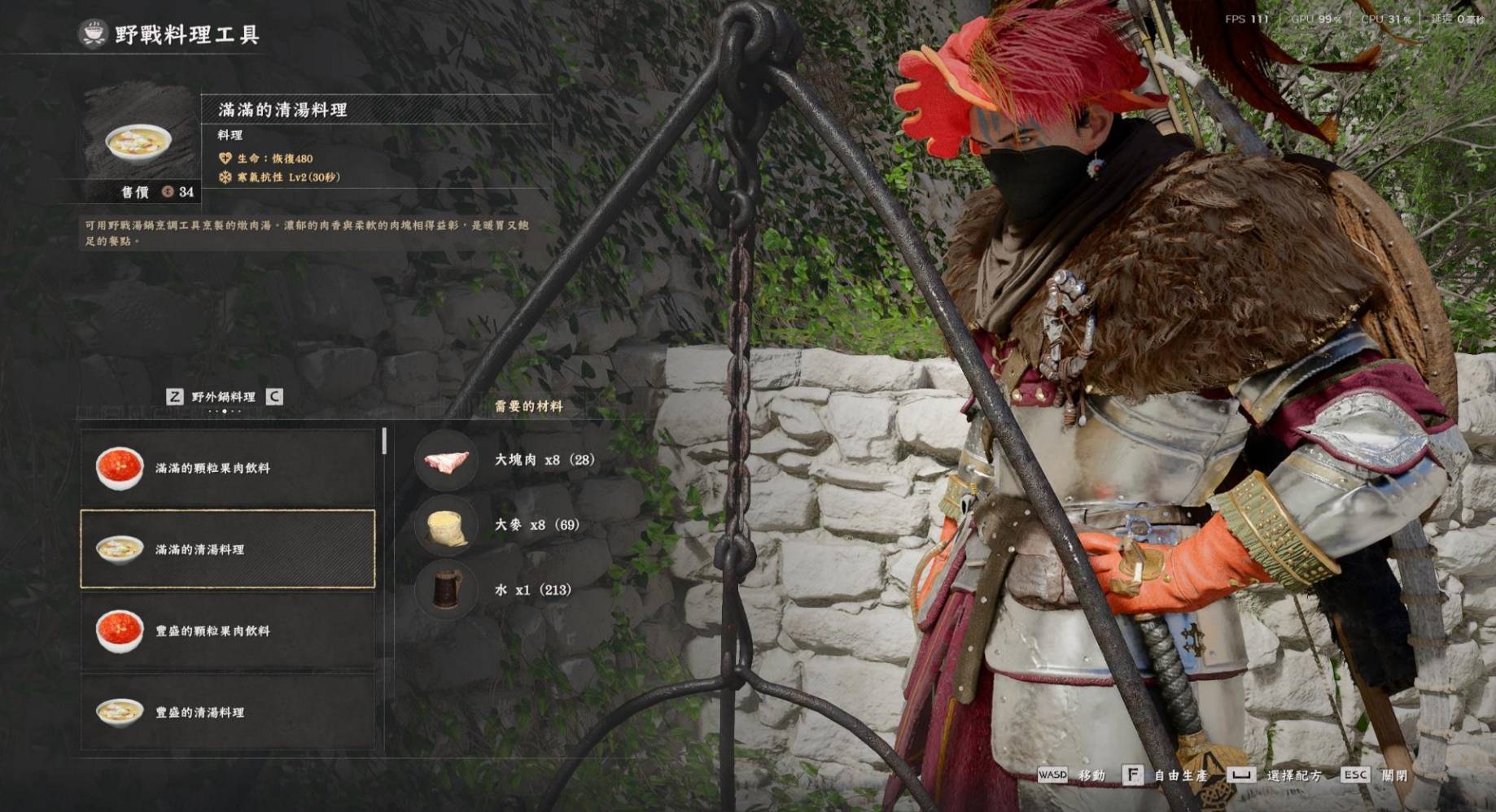Click the 大麥 ingredient icon
1496x812 pixels.
446,526
